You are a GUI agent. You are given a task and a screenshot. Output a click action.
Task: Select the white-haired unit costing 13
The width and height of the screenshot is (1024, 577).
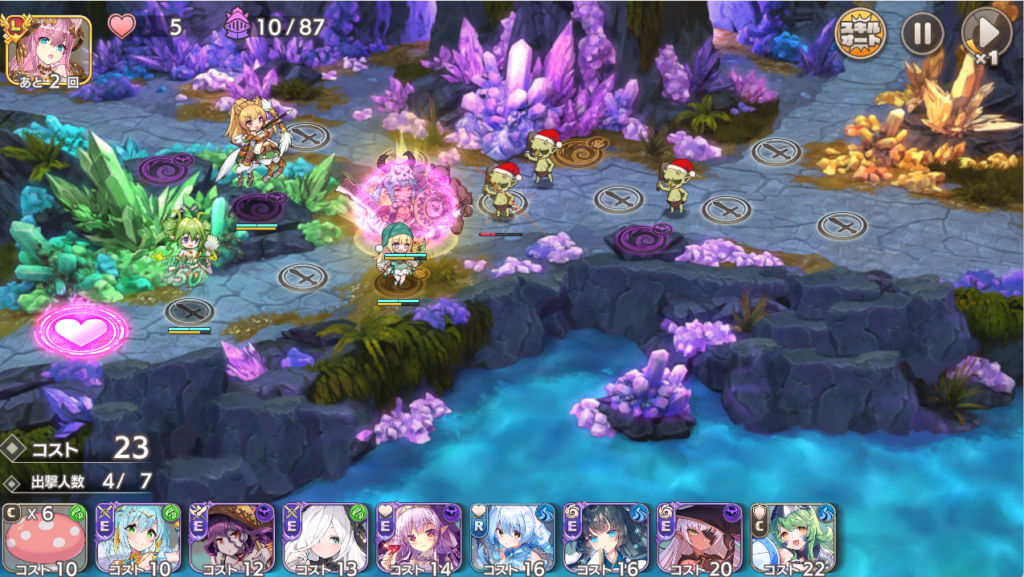(x=325, y=538)
